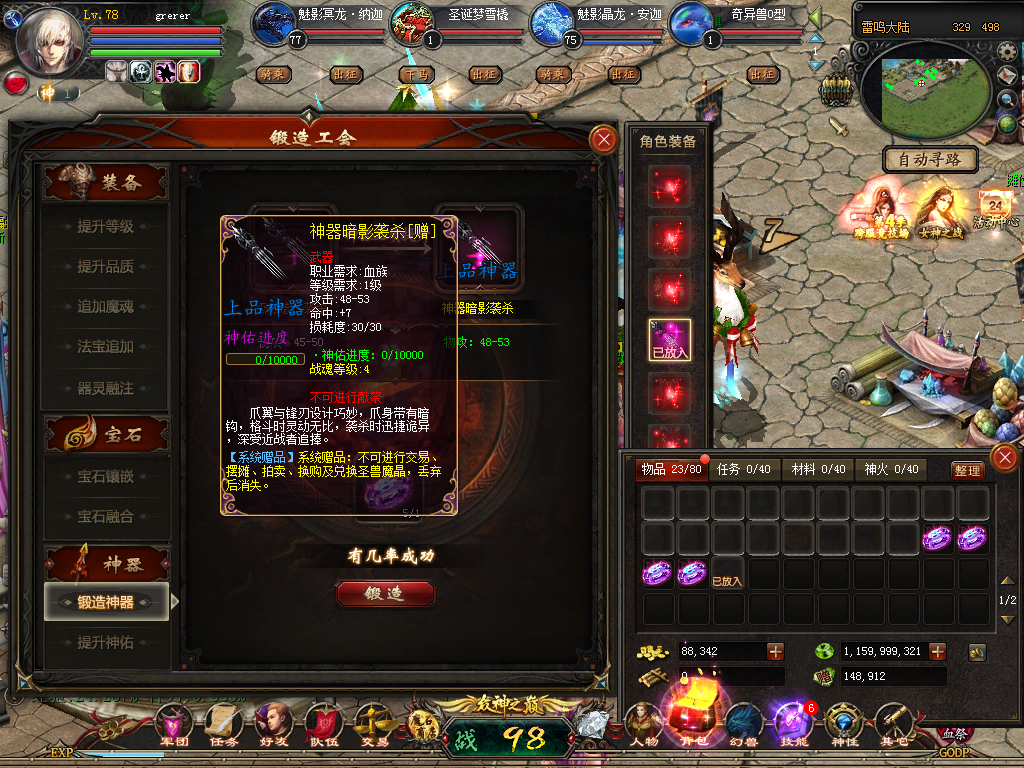Screen dimensions: 1024x768
Task: Open the 技能 skills icon
Action: (791, 723)
